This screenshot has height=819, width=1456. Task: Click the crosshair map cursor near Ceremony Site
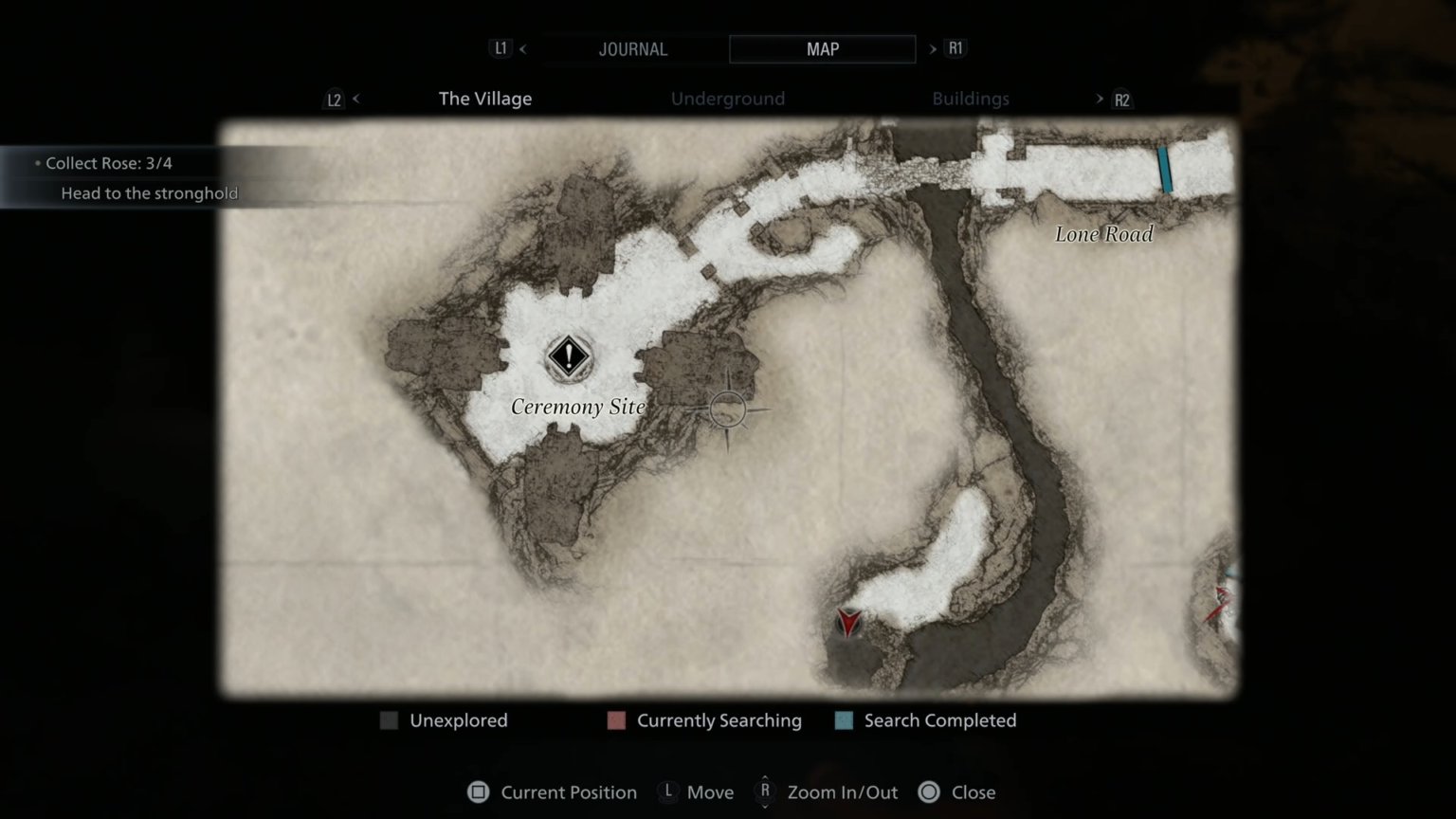[x=727, y=409]
